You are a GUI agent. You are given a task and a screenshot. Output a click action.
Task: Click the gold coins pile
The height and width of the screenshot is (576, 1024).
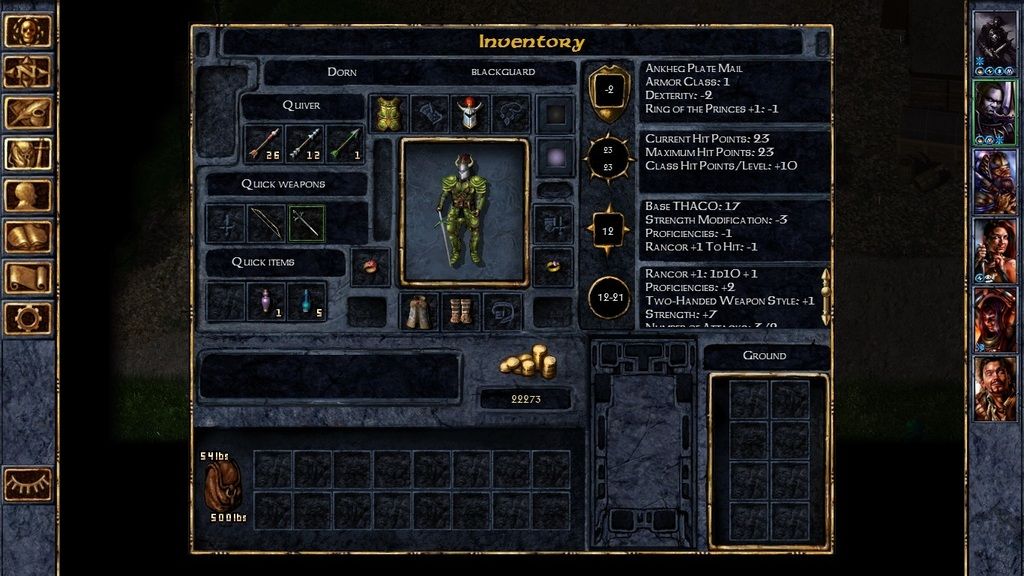coord(526,363)
